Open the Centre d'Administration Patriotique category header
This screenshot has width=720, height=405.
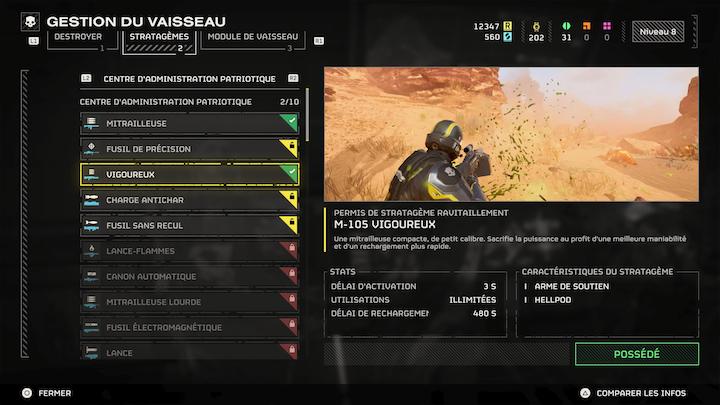pos(189,78)
